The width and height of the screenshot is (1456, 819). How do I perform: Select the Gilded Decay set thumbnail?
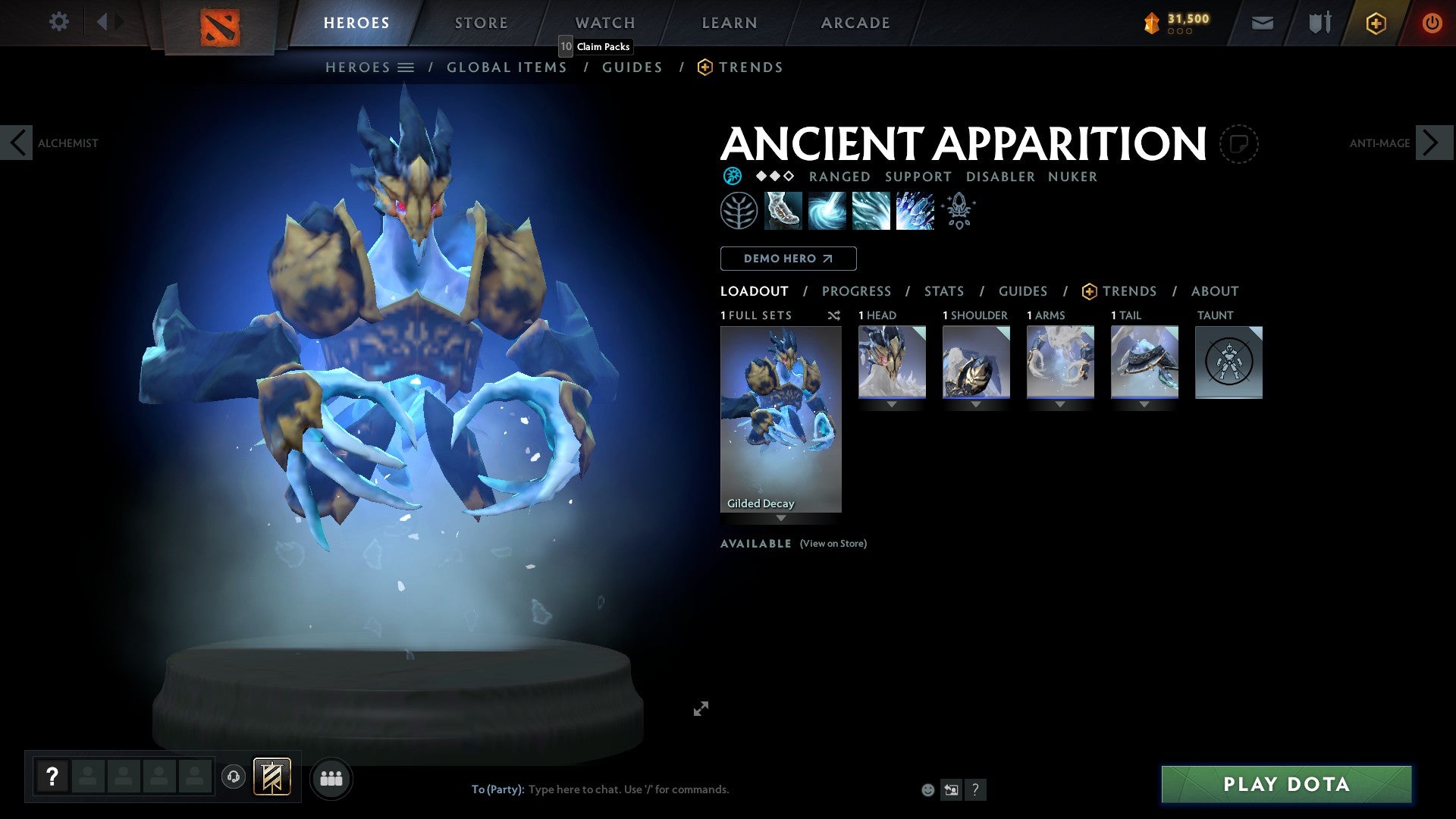click(x=780, y=417)
